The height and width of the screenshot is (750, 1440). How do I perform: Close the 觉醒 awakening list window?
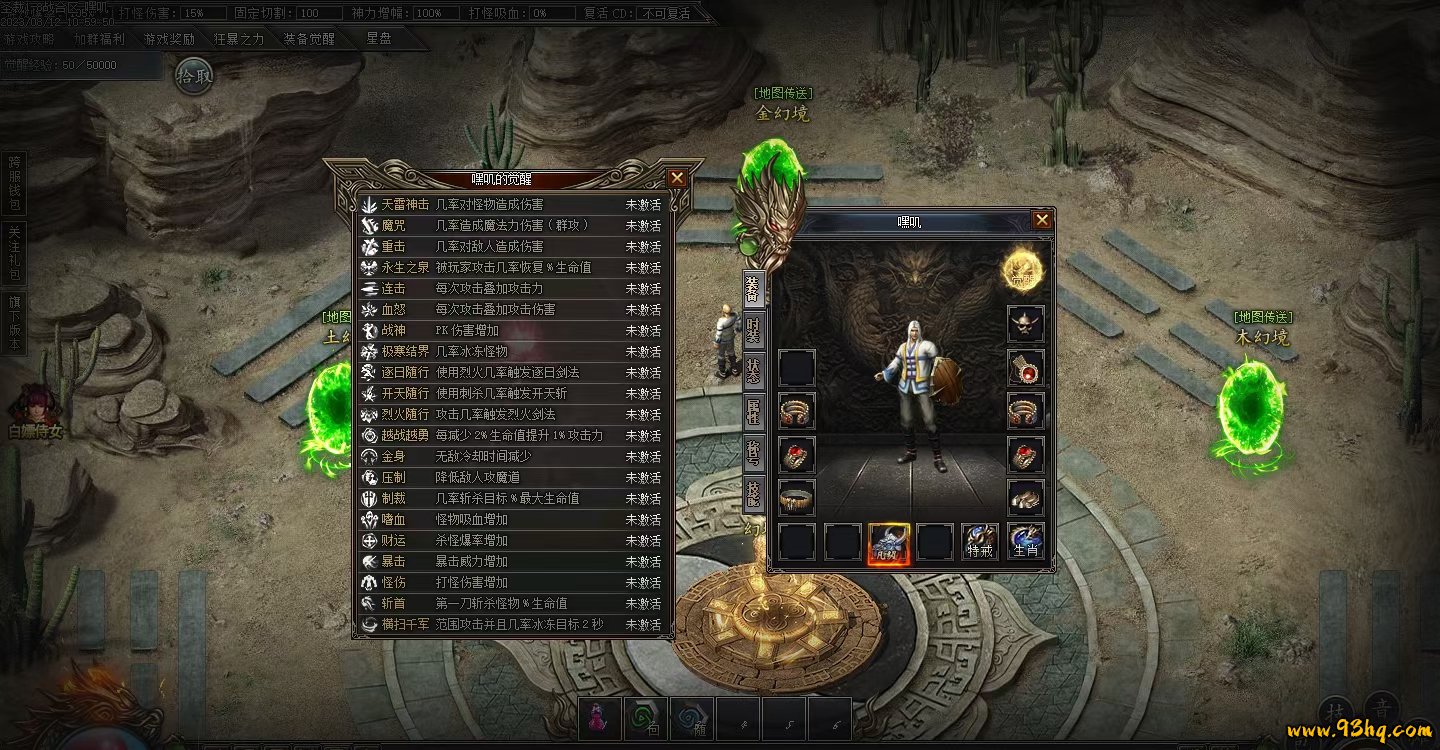677,178
